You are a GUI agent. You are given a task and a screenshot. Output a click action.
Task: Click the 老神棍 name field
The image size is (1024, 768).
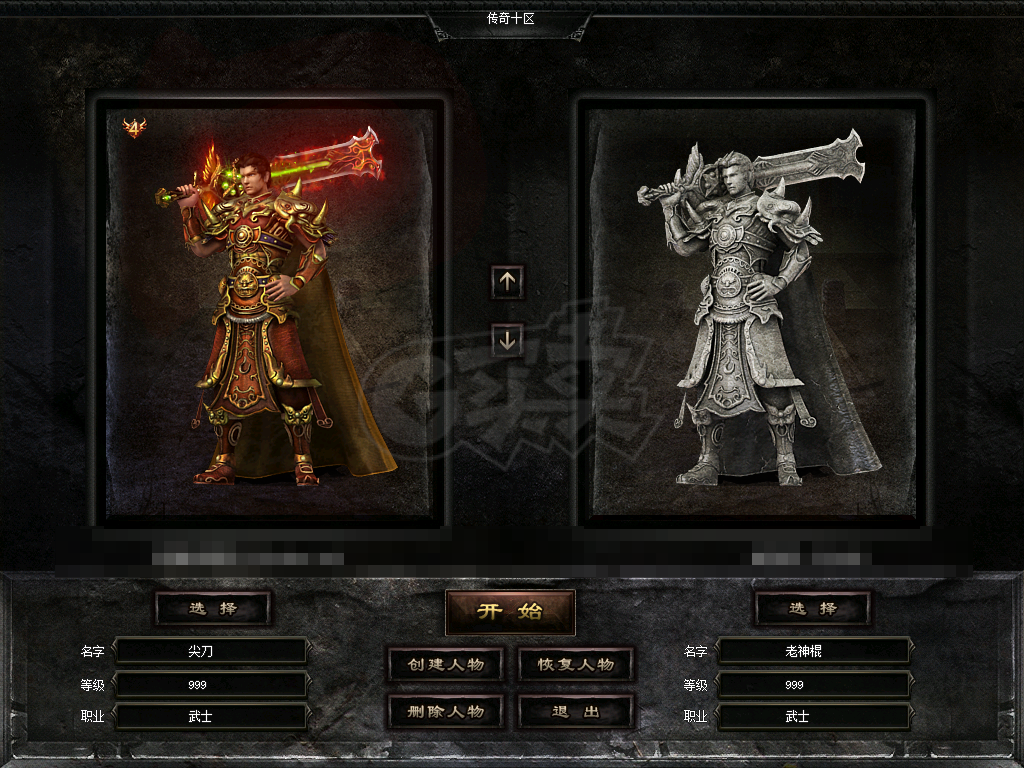point(813,651)
